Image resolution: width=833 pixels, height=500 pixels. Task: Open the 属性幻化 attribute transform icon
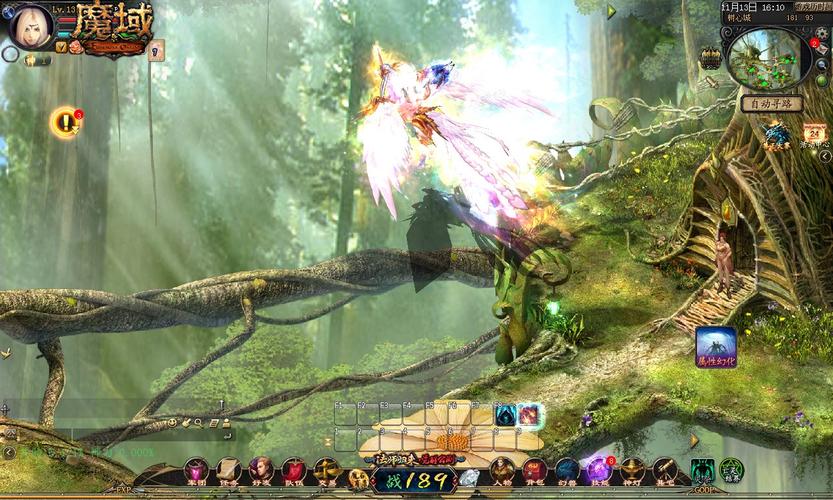716,346
